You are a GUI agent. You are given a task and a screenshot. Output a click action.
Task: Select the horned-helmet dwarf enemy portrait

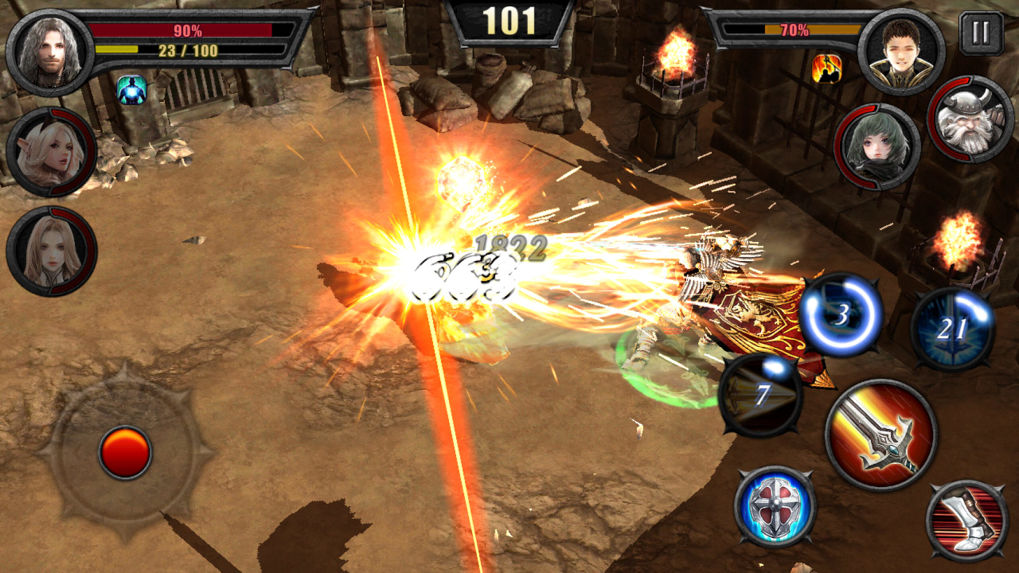970,120
